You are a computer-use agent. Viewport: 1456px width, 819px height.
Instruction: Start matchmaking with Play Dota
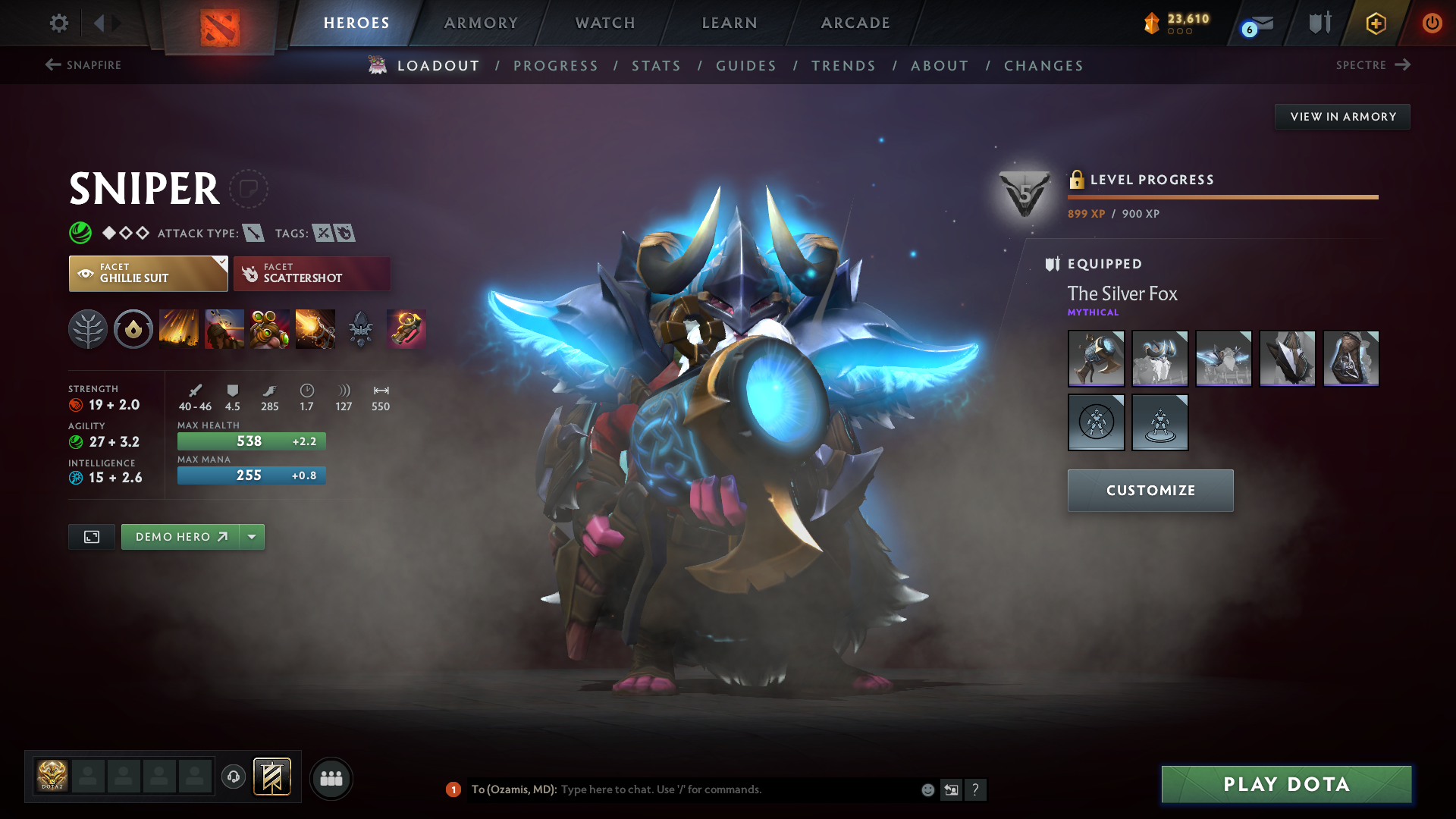[1286, 784]
